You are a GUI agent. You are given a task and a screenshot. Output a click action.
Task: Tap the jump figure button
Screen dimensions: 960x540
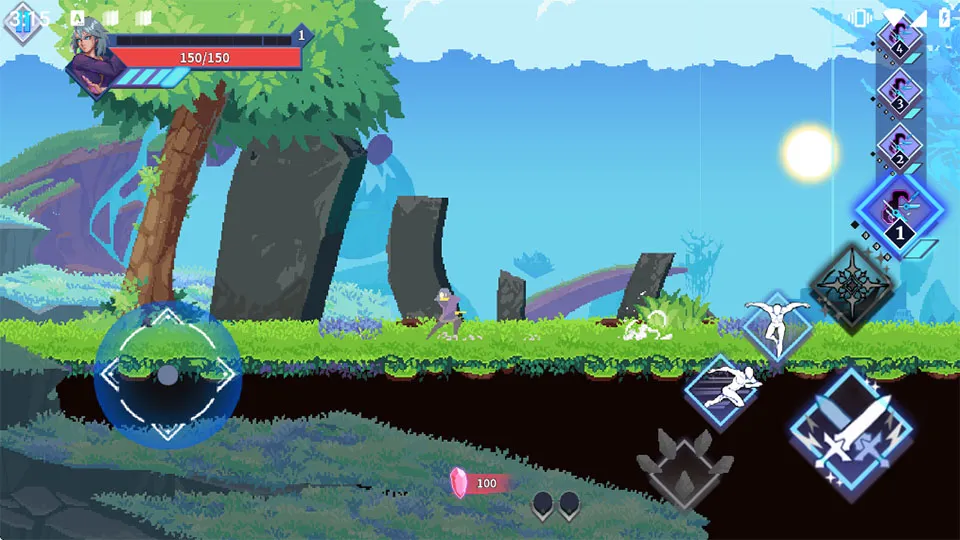pos(777,325)
